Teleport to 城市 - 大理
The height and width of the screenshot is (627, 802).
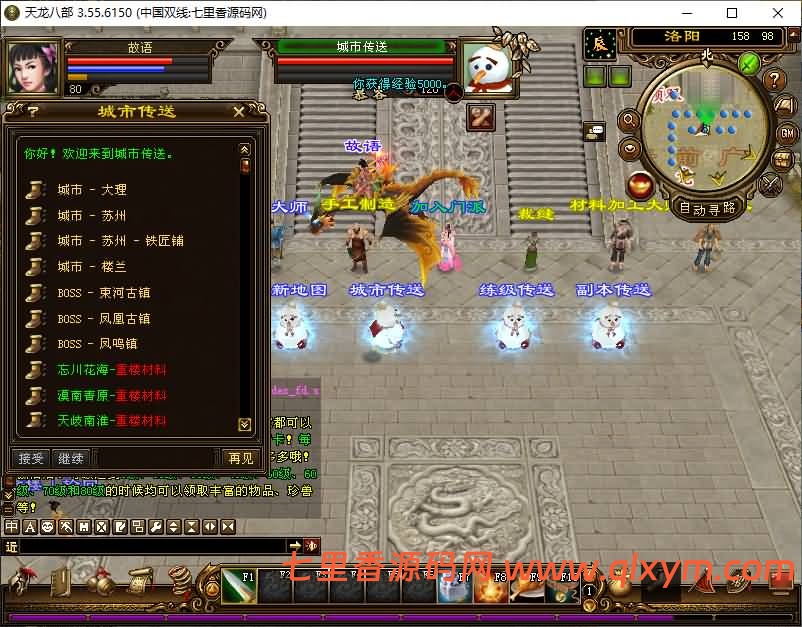pos(92,190)
